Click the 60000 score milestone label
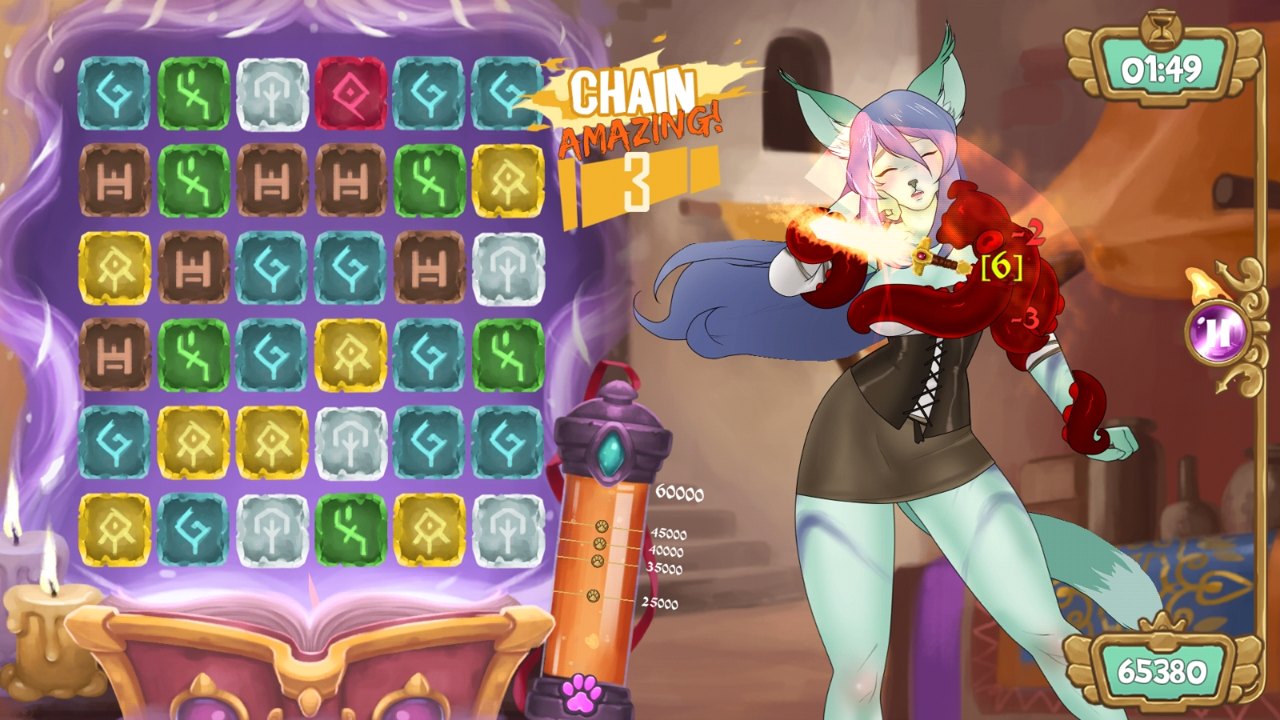 (679, 493)
